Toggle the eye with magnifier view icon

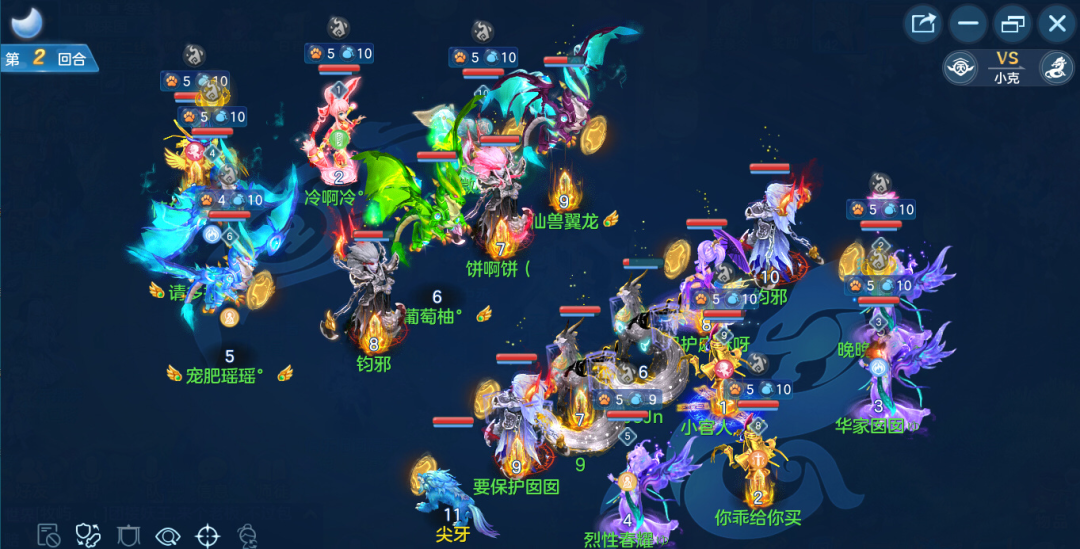tap(167, 535)
